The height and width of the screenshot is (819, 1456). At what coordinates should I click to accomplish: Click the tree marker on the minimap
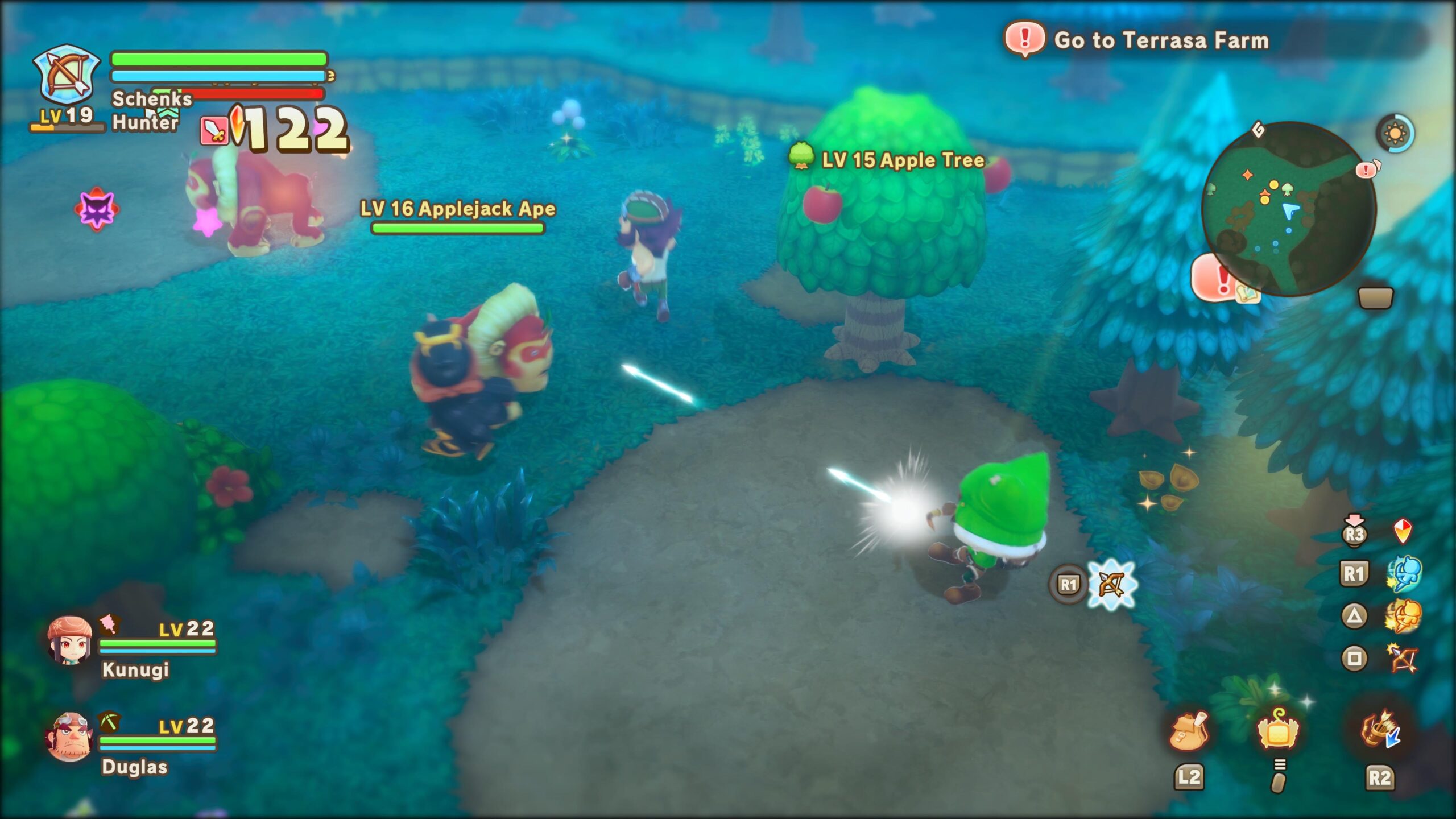[1287, 188]
